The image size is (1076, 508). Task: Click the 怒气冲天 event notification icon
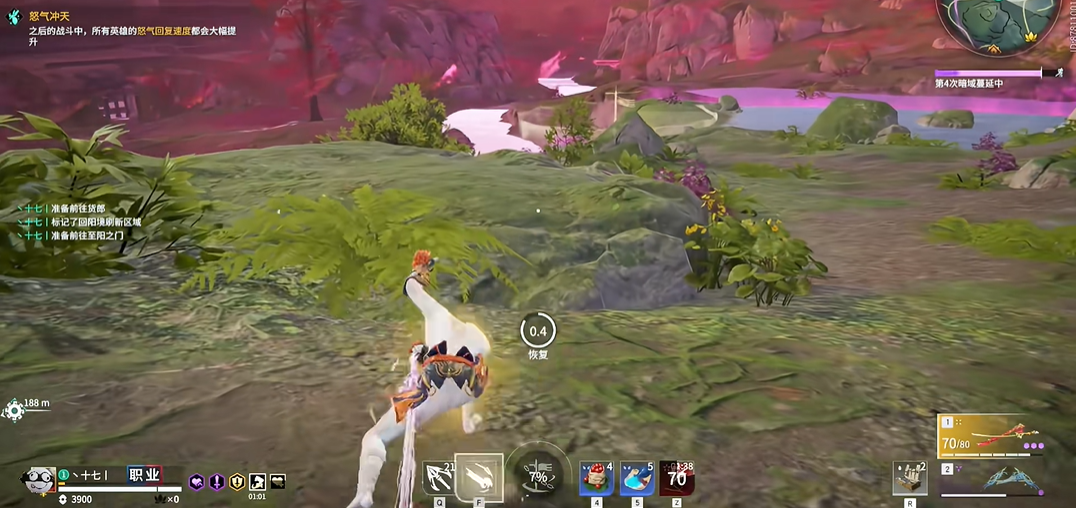pos(12,16)
